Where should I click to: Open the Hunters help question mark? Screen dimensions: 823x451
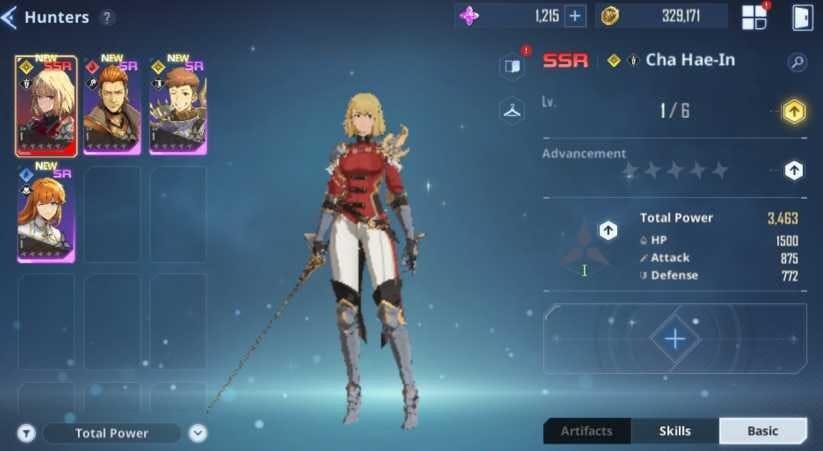click(x=107, y=18)
